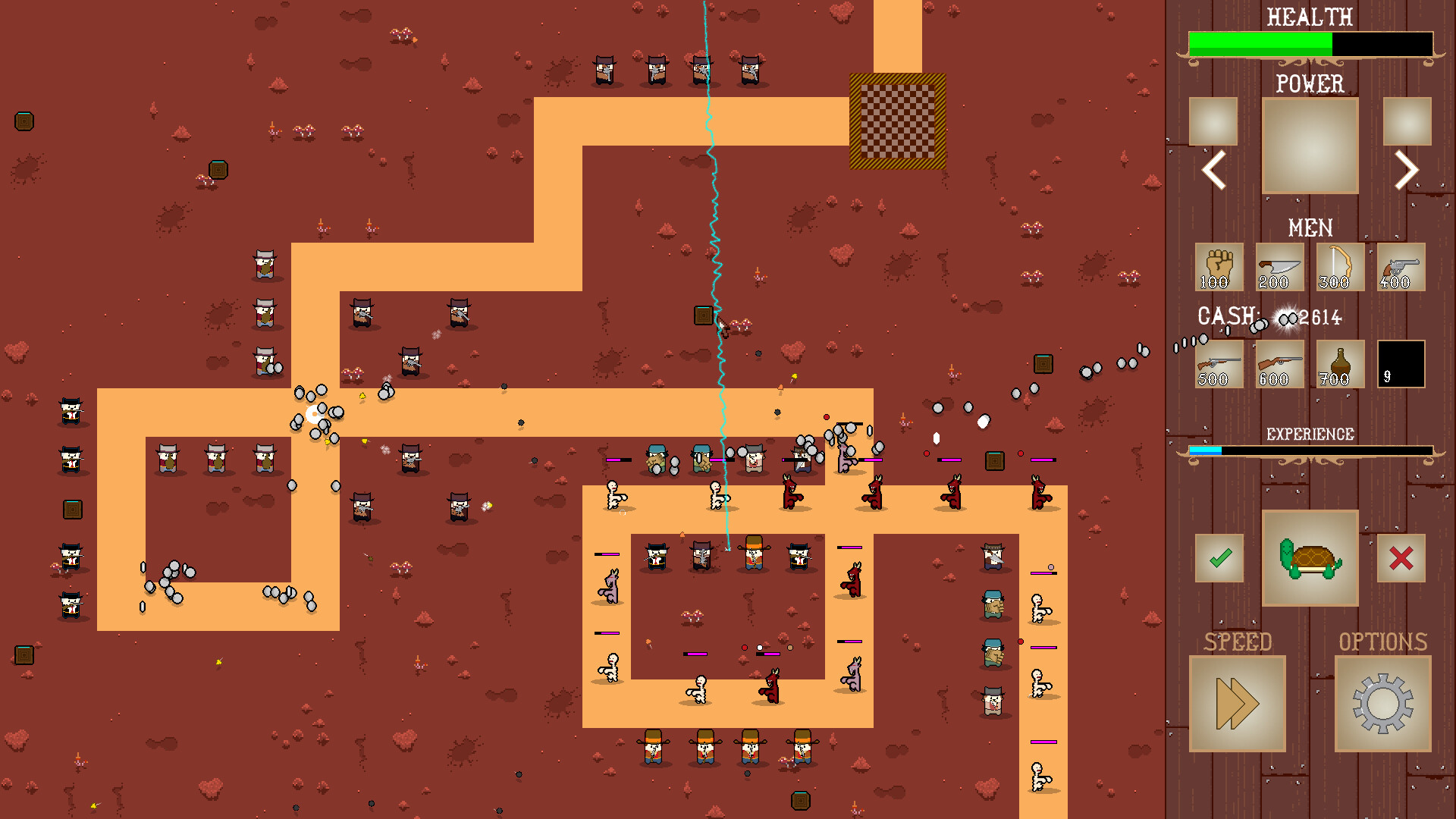Screen dimensions: 1456x819
Task: Toggle the fast-forward Speed control
Action: click(1238, 702)
